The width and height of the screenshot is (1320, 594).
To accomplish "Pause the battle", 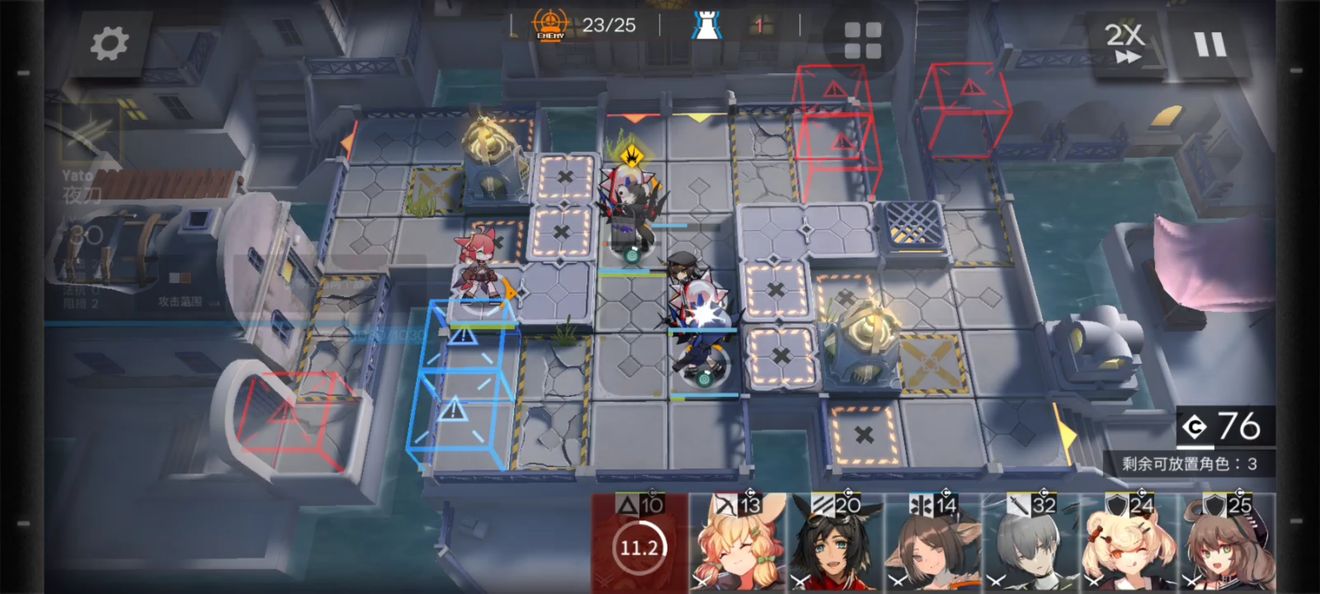I will (x=1209, y=44).
